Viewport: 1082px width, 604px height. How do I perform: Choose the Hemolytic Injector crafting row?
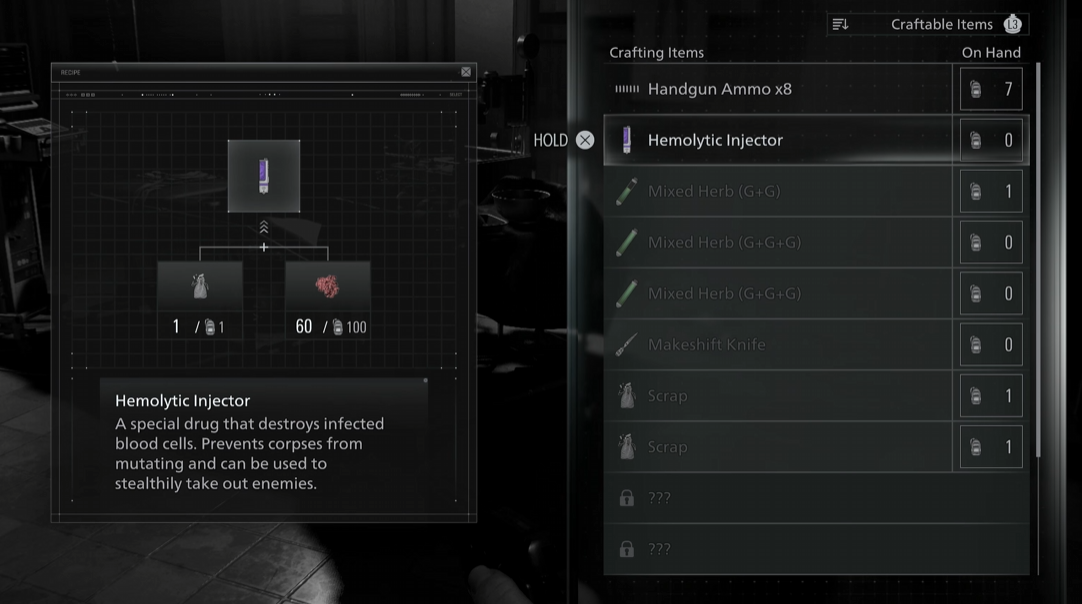coord(778,140)
